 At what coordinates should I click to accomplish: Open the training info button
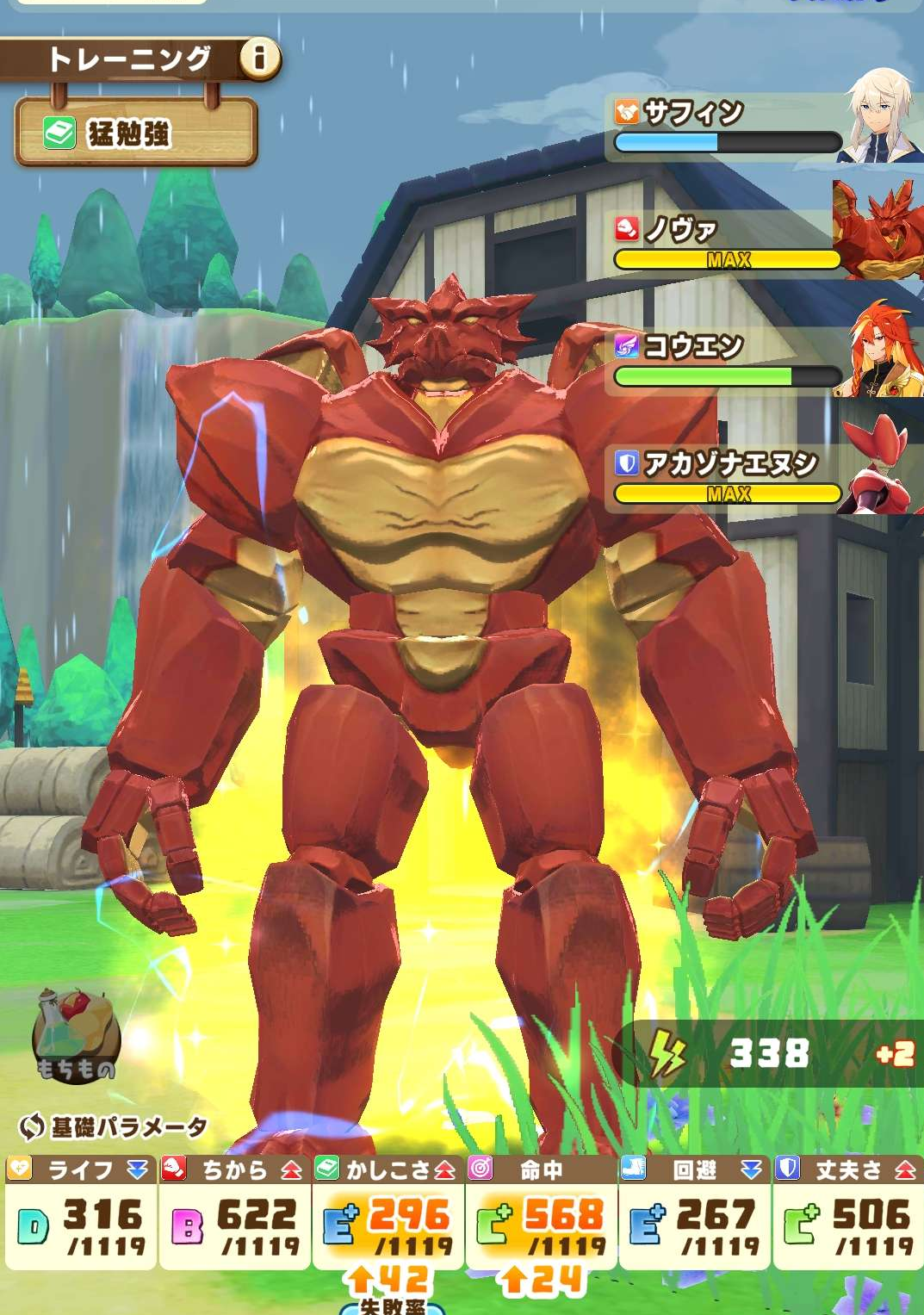(x=258, y=59)
